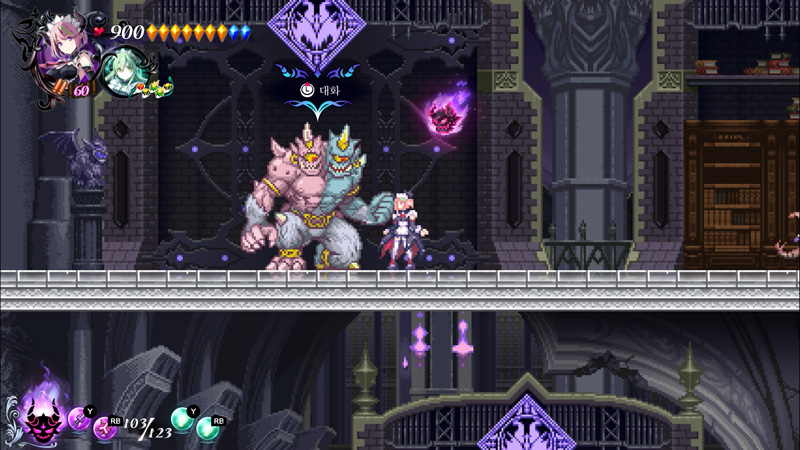Viewport: 800px width, 450px height.
Task: Use the second green orb skill
Action: point(208,429)
